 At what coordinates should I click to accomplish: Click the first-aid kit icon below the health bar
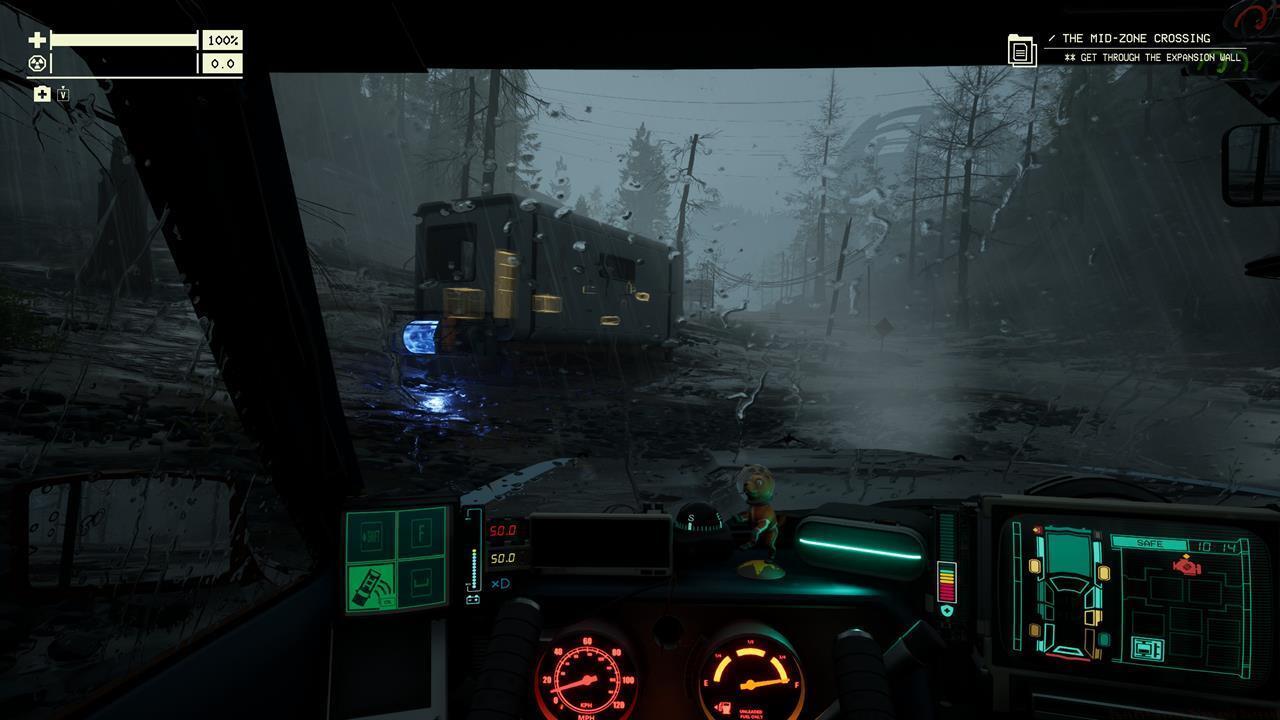[41, 94]
